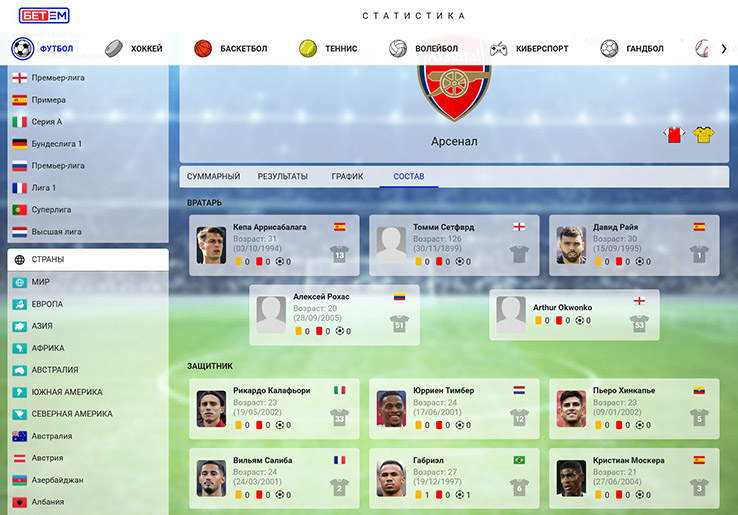Open the Волейбол sport category

424,48
